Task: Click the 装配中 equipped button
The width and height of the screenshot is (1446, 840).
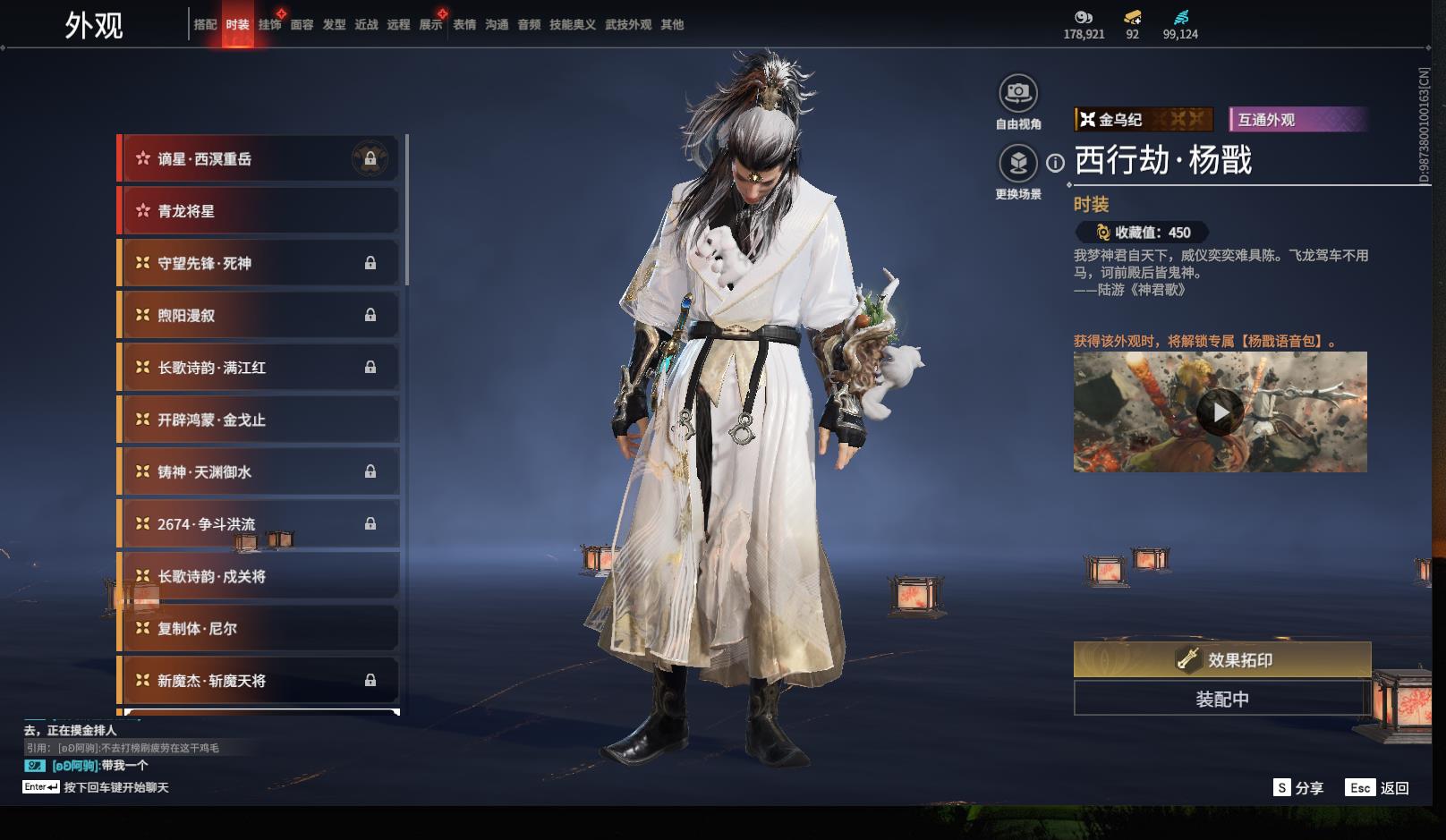Action: (1221, 699)
